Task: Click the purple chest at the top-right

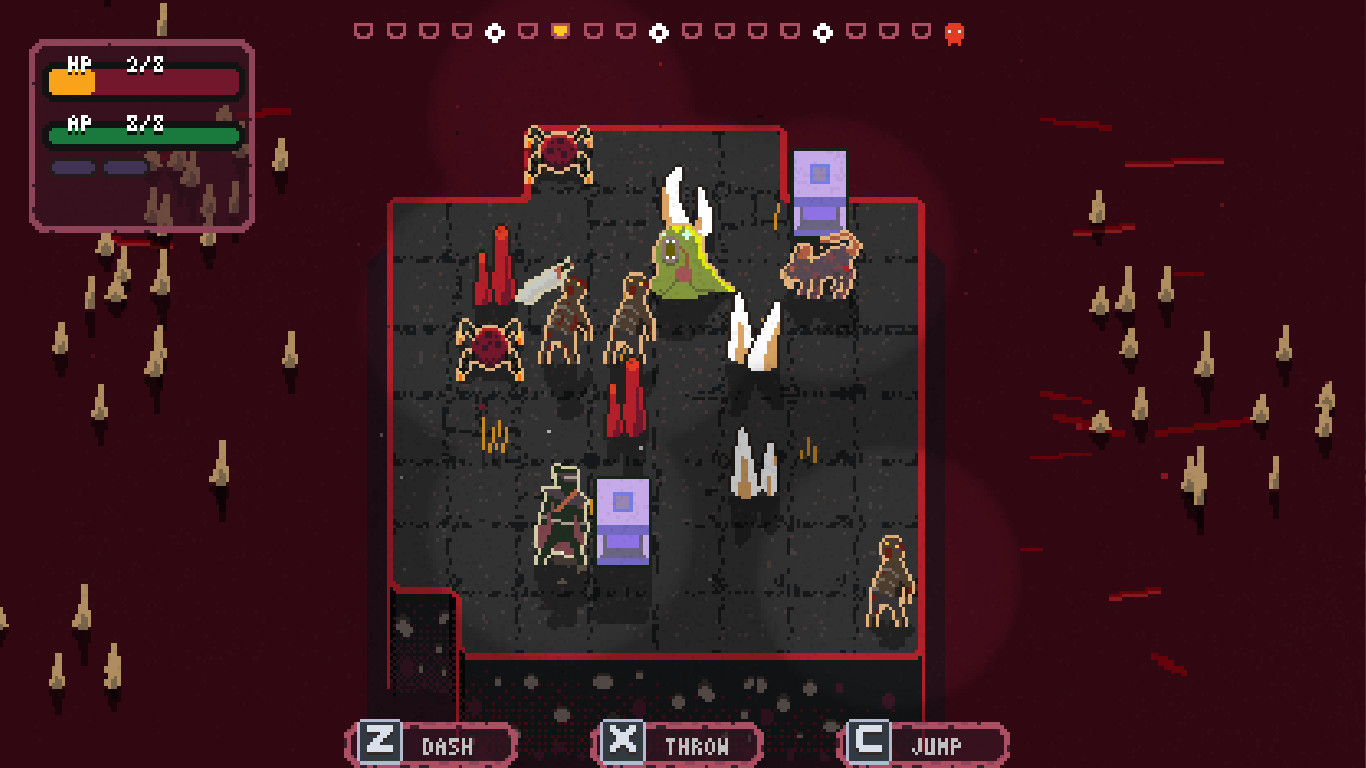Action: point(820,190)
